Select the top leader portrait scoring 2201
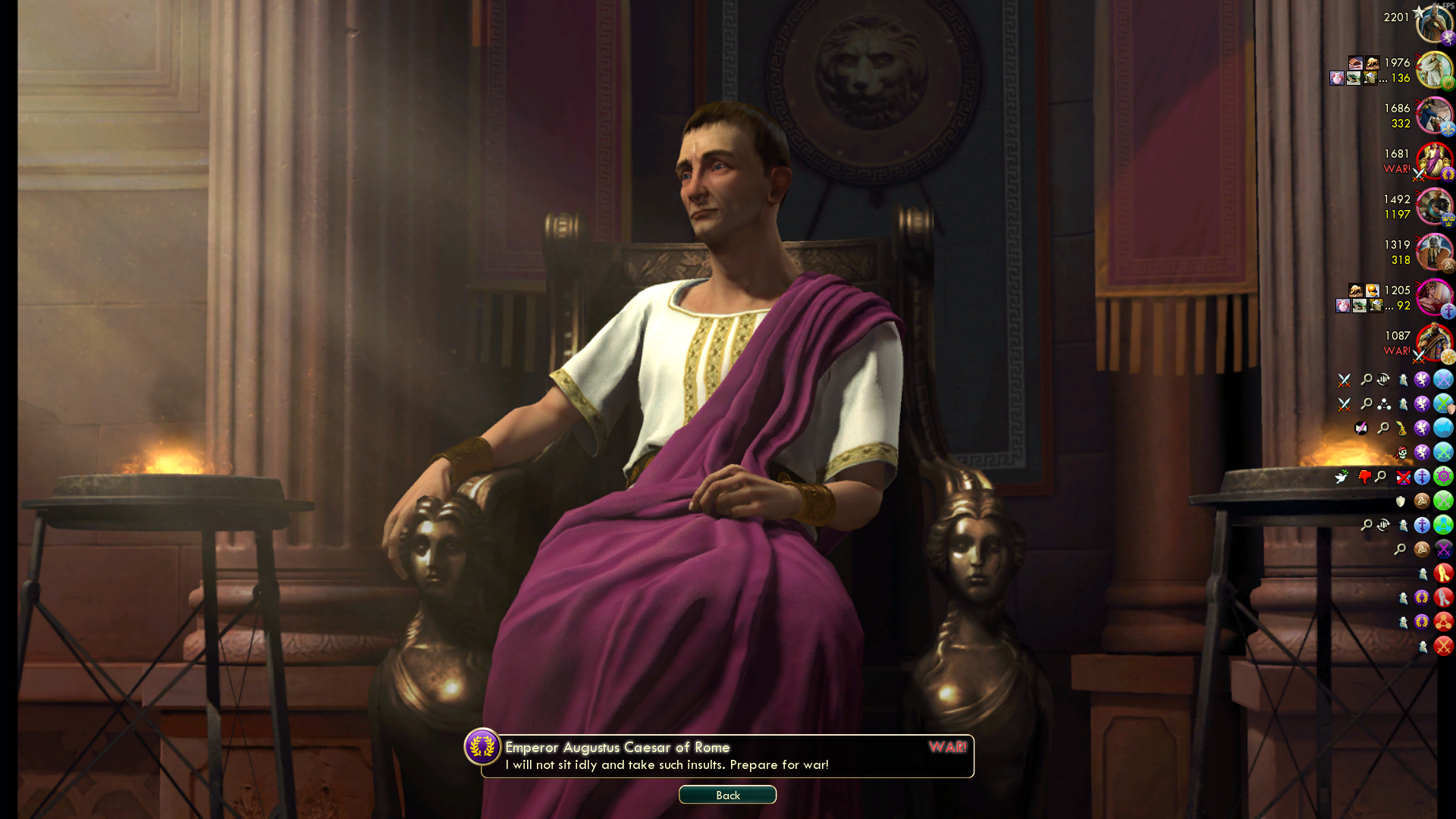This screenshot has width=1456, height=819. [1432, 24]
